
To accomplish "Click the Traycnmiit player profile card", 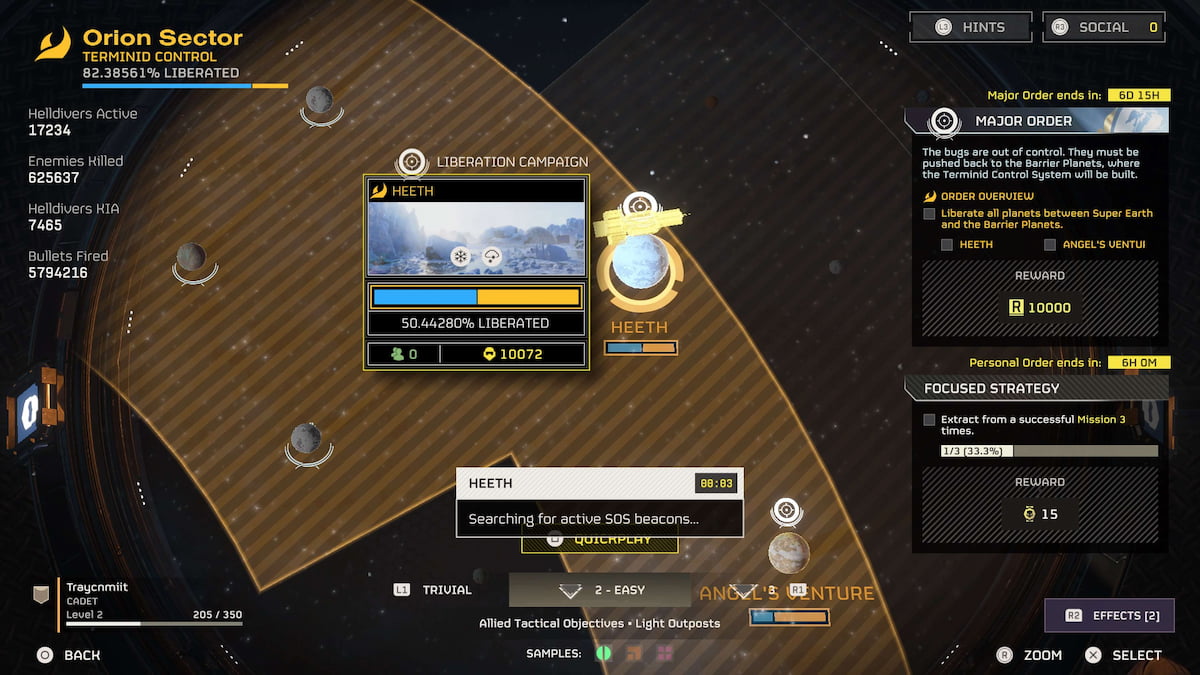I will pyautogui.click(x=140, y=600).
